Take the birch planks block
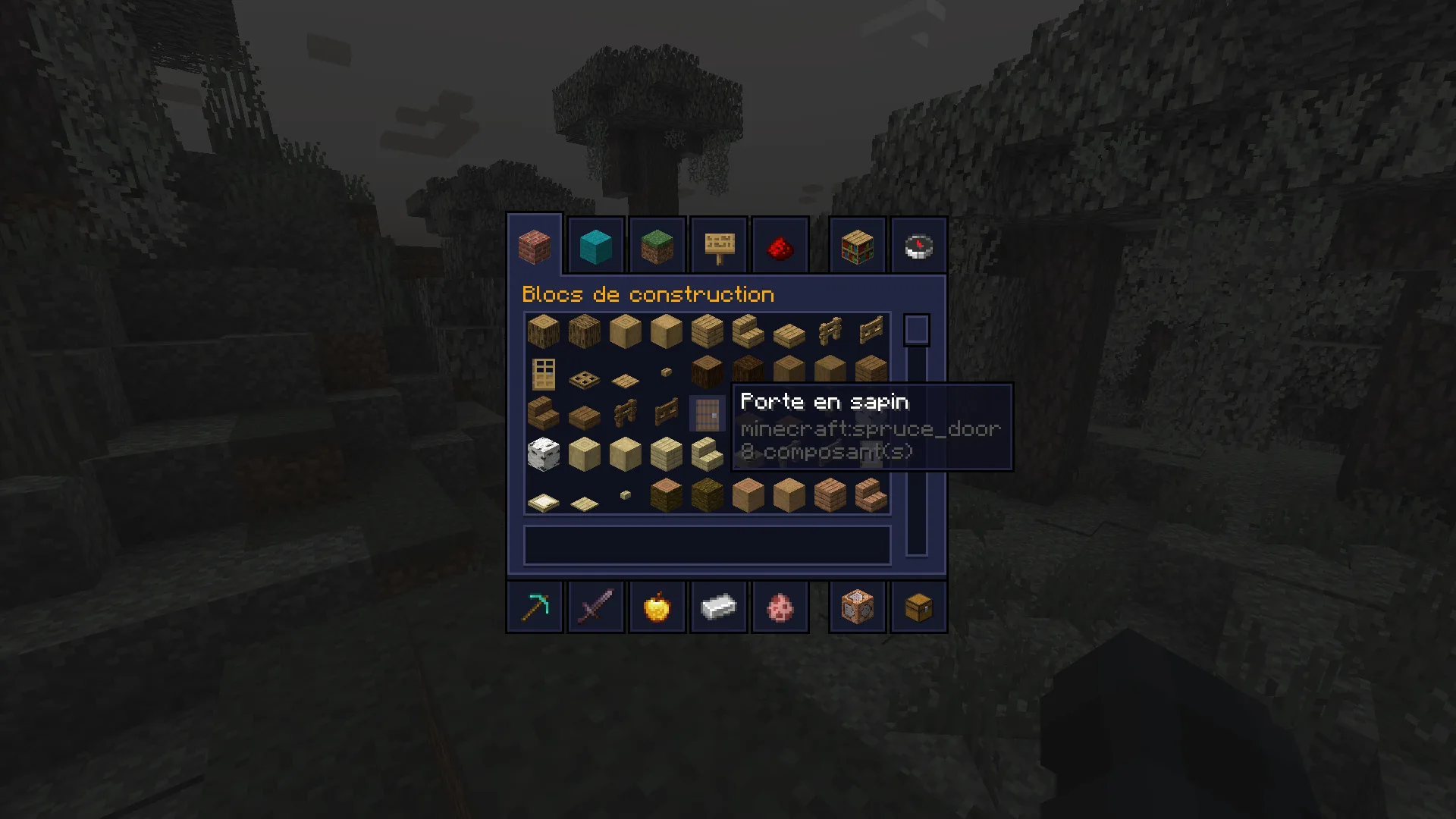Image resolution: width=1456 pixels, height=819 pixels. click(666, 455)
